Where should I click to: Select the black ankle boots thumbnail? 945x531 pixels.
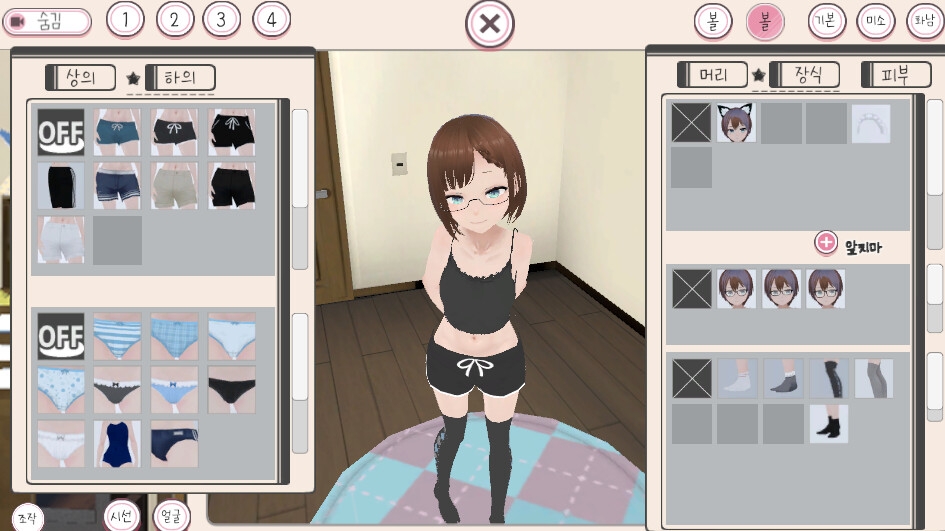click(x=829, y=424)
